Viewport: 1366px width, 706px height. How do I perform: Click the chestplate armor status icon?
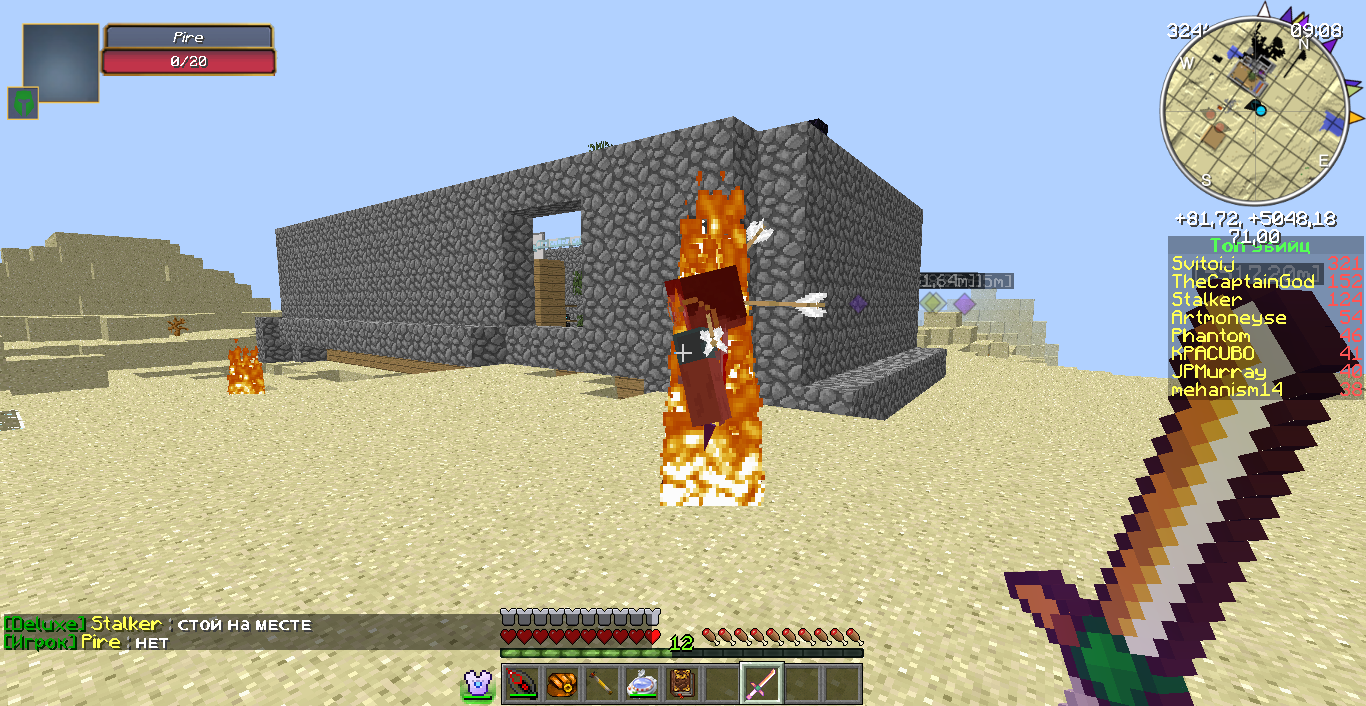[478, 684]
